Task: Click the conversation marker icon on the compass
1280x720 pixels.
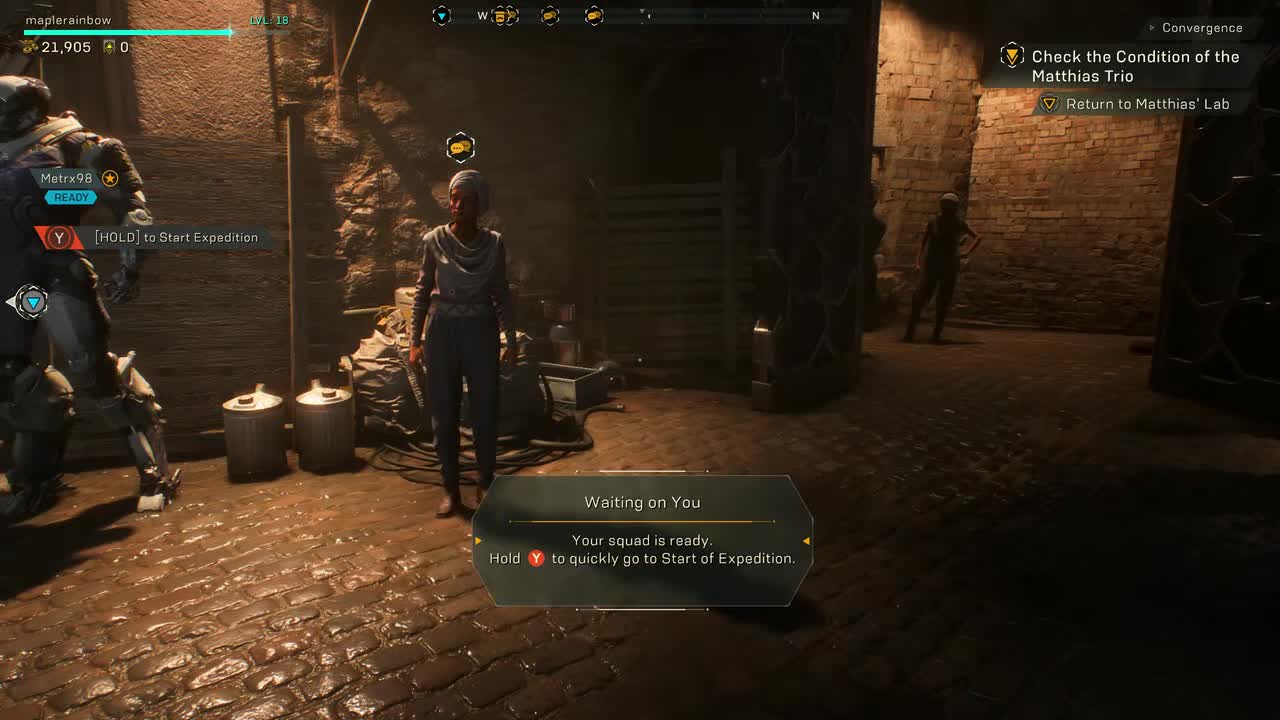Action: [551, 16]
